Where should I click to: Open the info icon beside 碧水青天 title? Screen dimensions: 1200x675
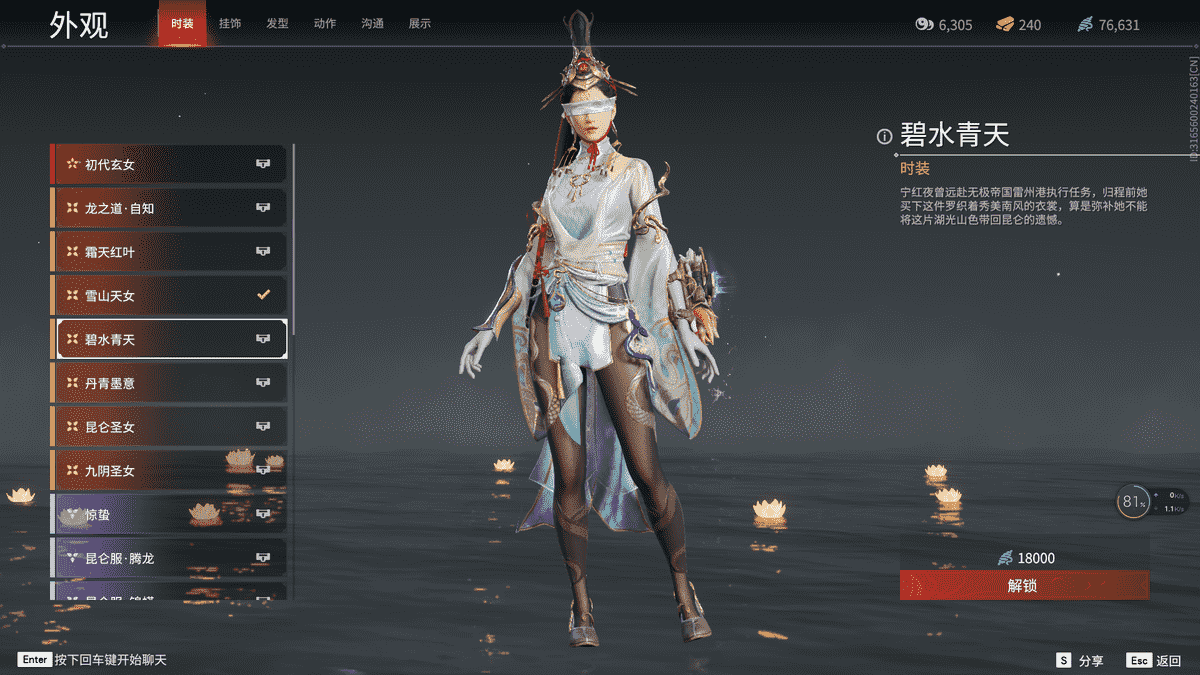tap(884, 137)
